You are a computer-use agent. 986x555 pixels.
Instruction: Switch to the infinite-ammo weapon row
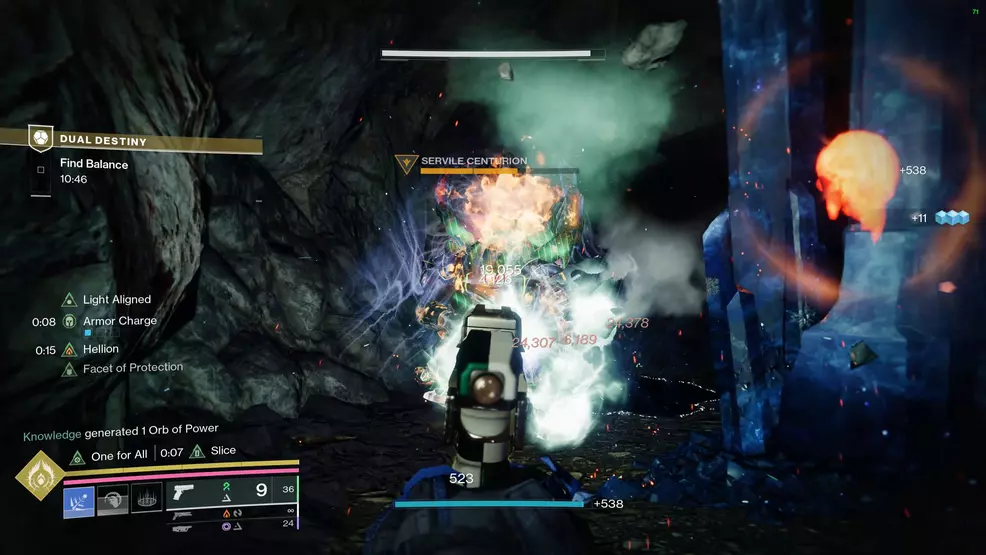232,515
